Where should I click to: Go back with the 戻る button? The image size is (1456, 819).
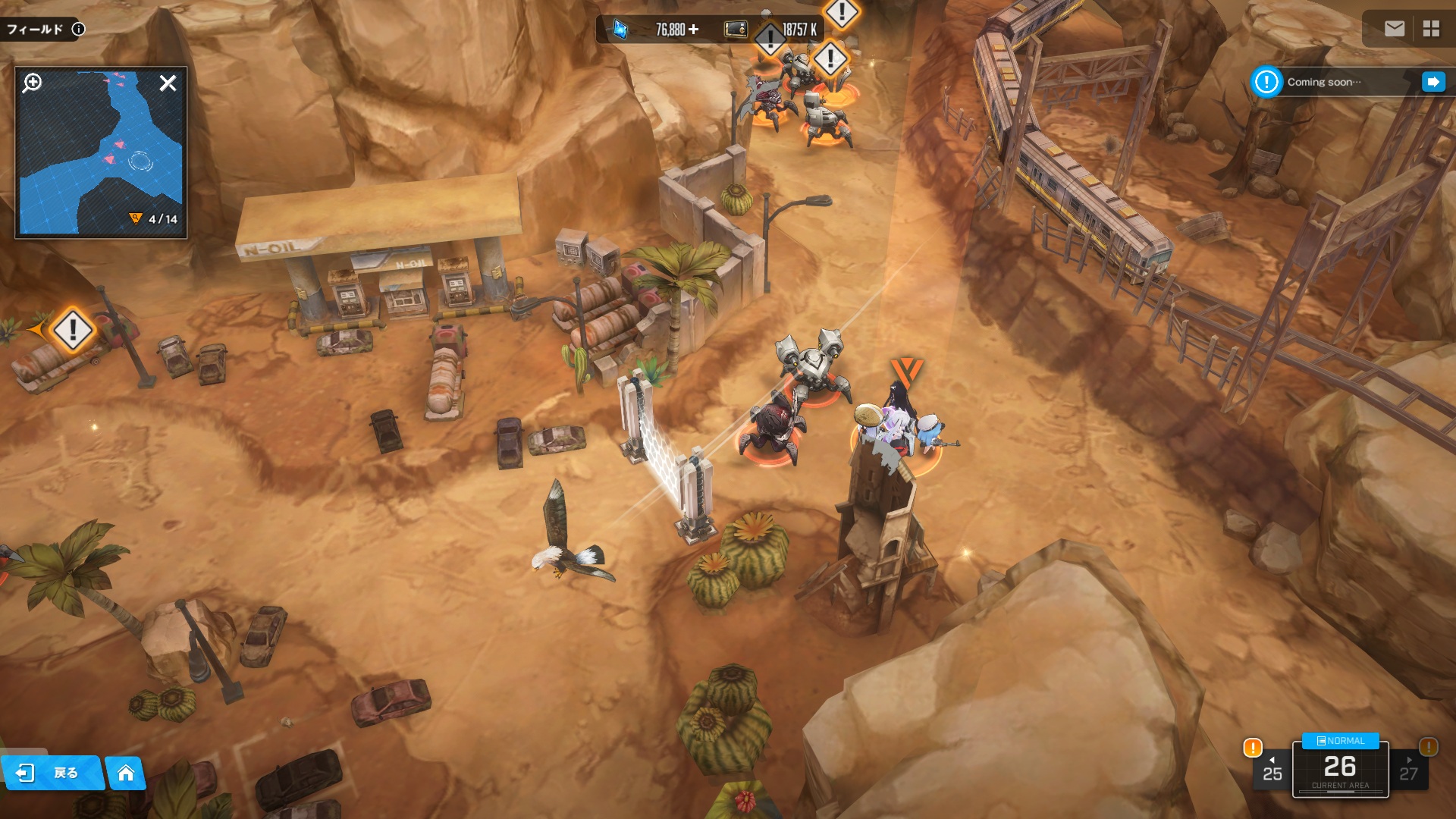[x=52, y=773]
